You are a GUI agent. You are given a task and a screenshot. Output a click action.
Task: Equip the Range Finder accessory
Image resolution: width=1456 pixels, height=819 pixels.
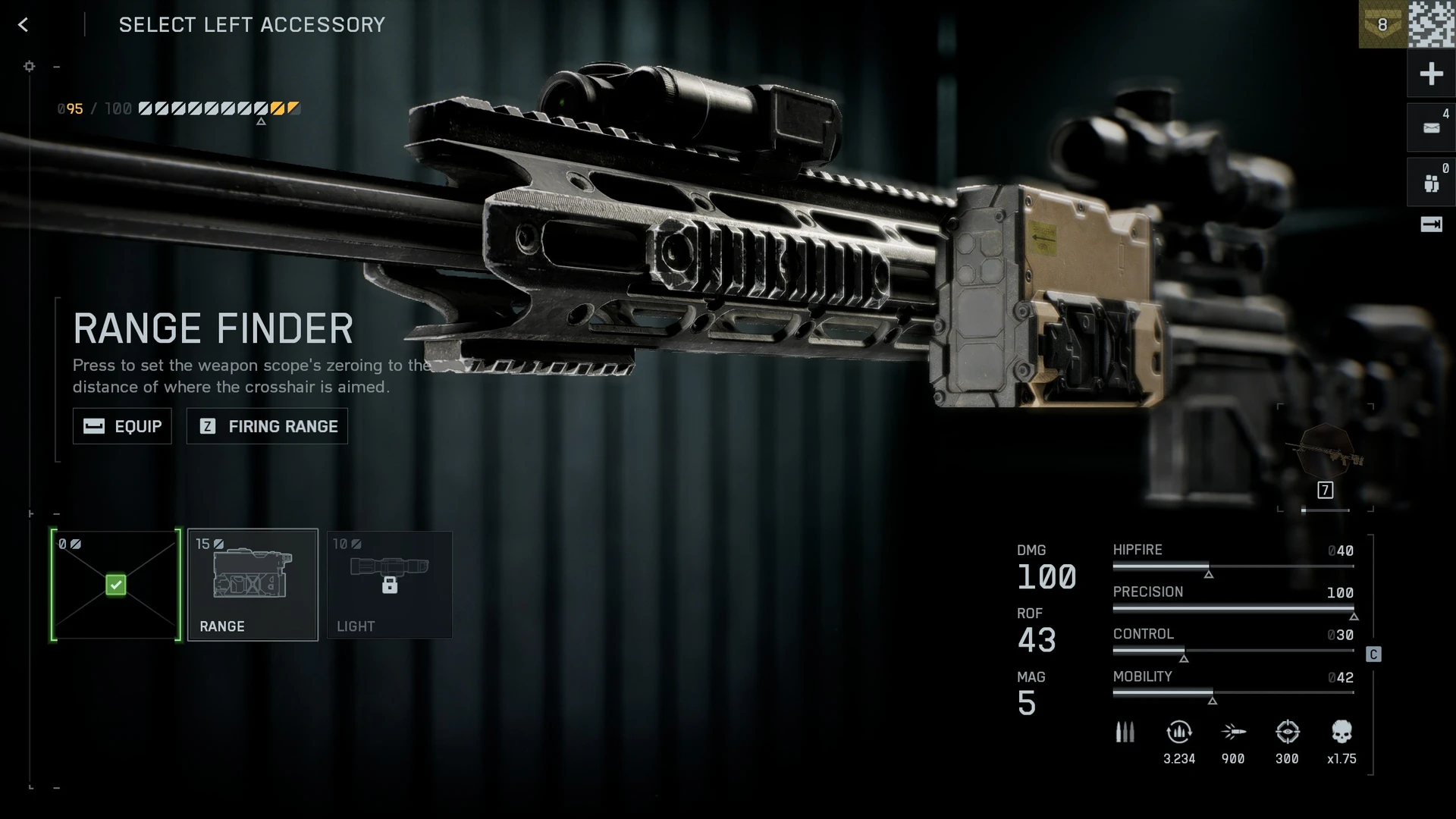click(x=122, y=426)
